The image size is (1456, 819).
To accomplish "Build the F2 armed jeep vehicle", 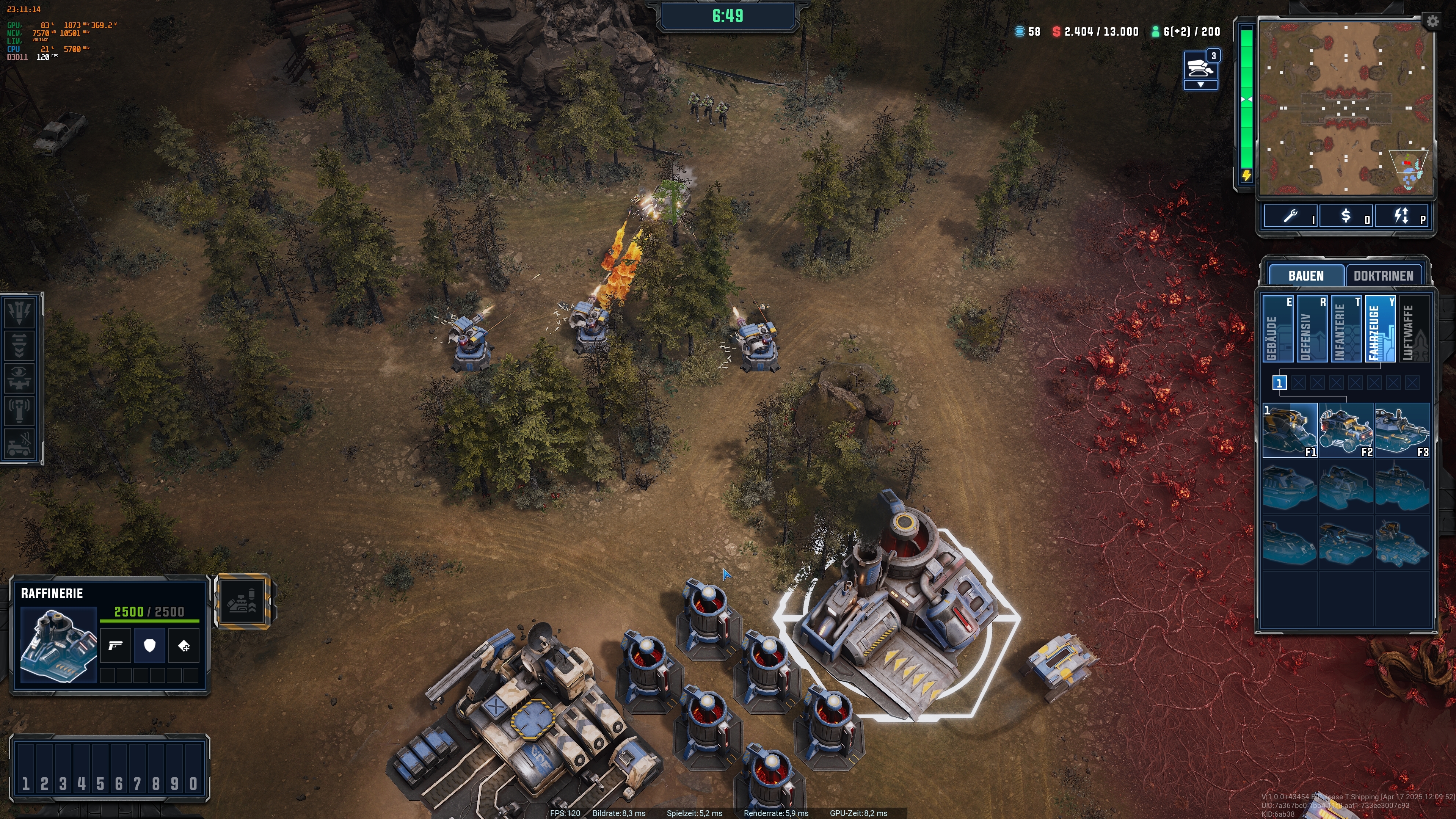I will point(1346,430).
